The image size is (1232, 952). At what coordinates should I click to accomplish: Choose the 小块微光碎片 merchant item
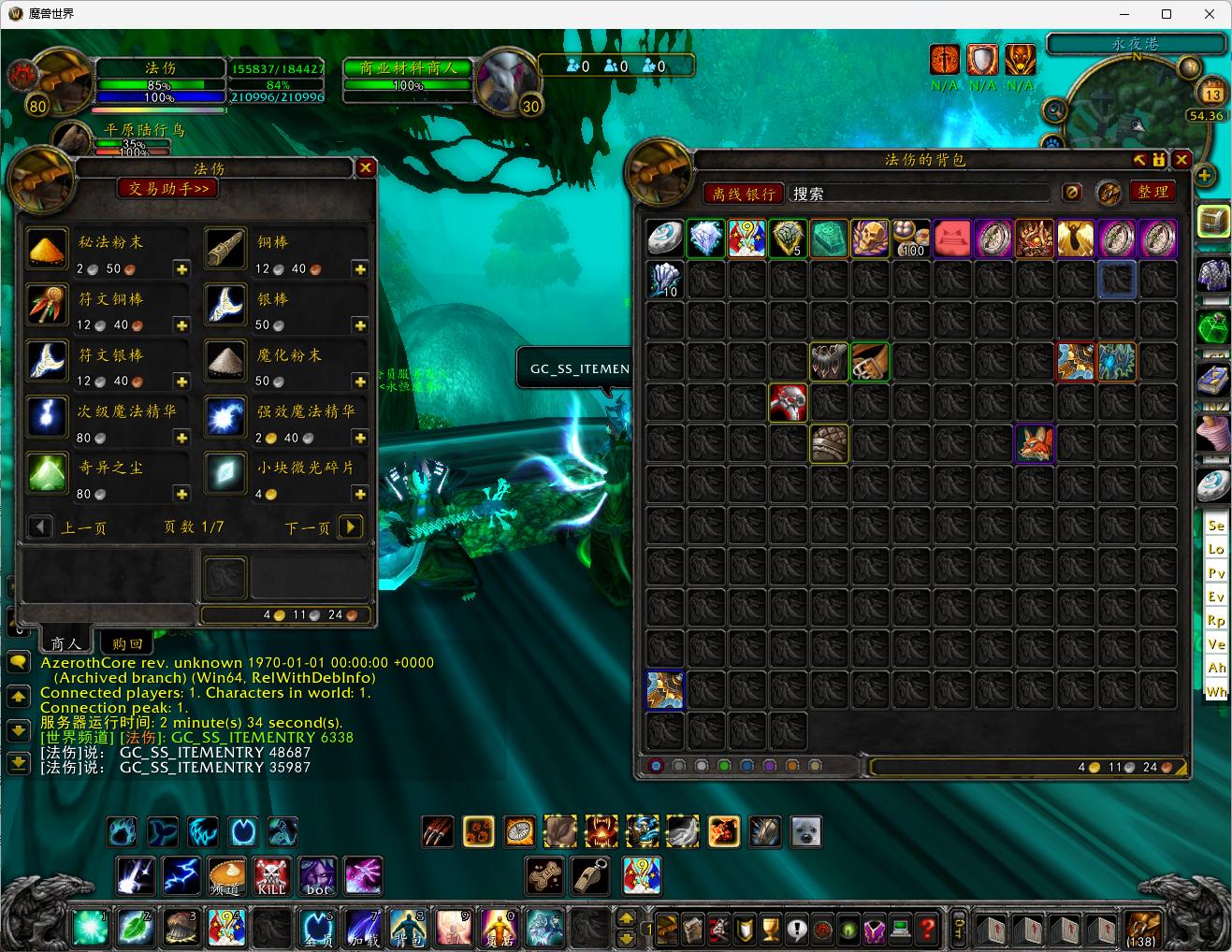pyautogui.click(x=225, y=475)
